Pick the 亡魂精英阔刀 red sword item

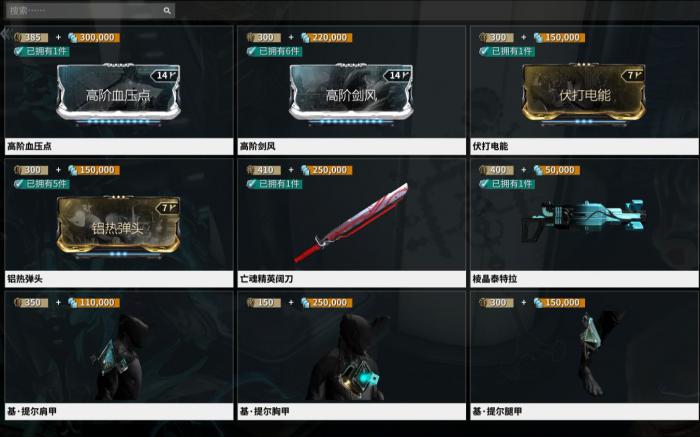tap(350, 218)
